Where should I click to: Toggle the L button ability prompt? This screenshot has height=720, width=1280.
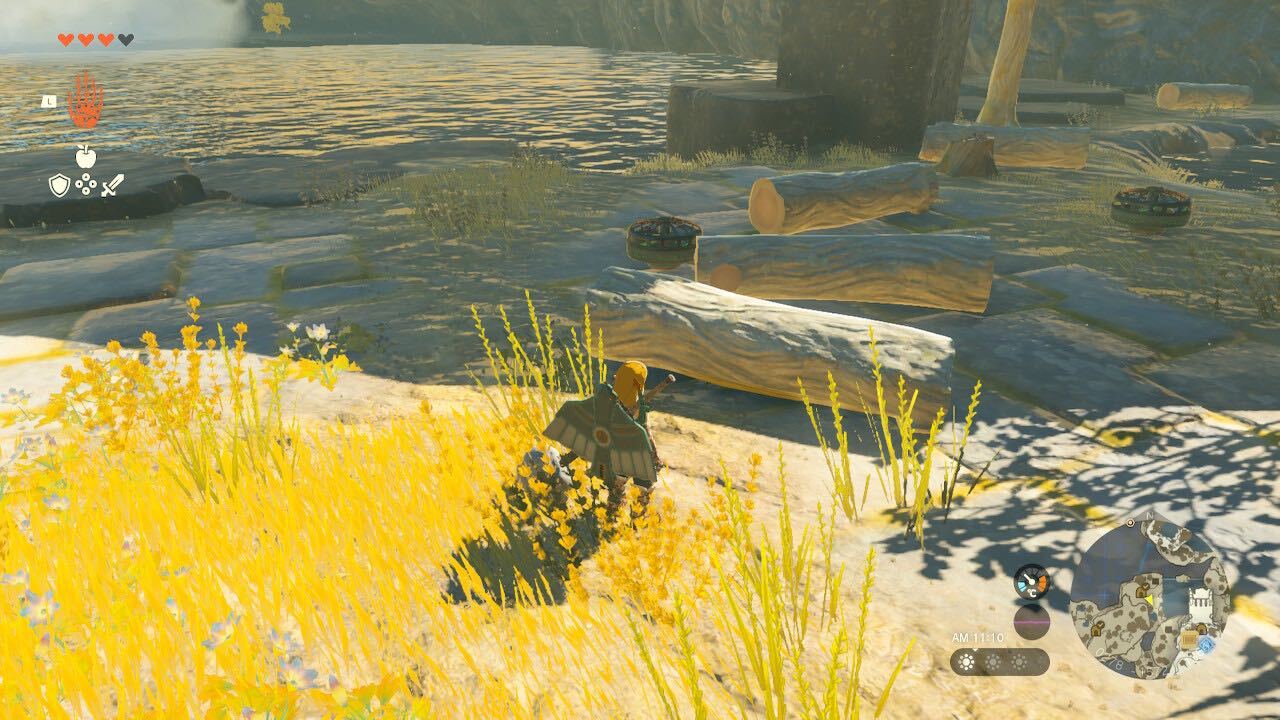48,100
